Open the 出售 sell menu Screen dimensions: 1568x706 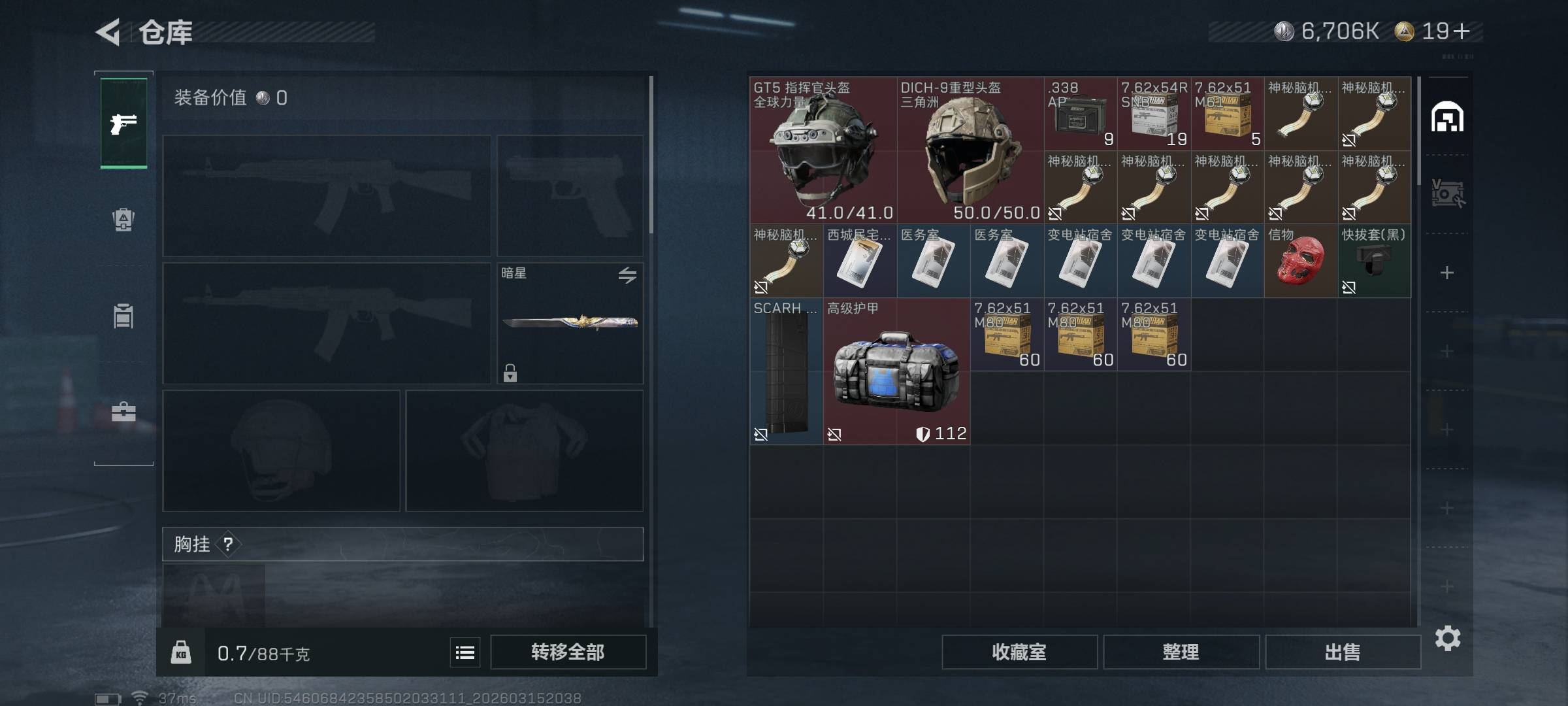click(1343, 652)
